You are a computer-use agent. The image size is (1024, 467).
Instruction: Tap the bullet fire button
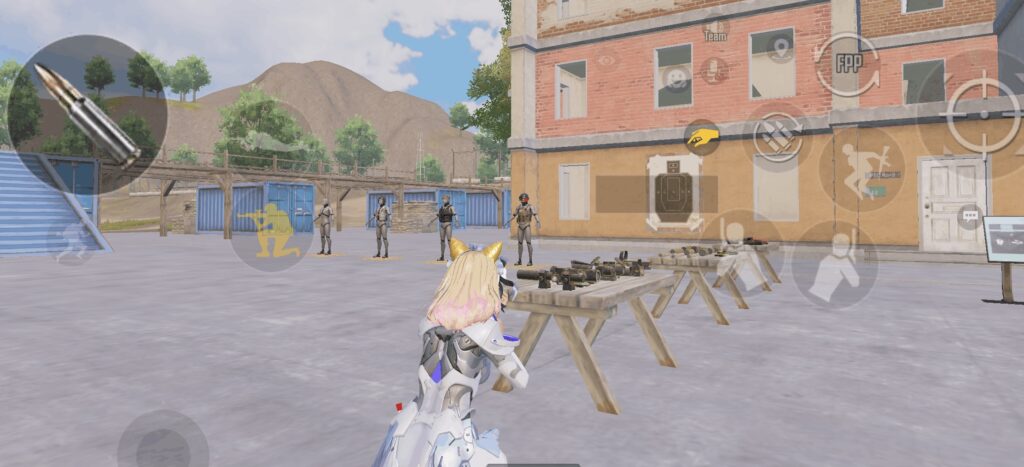pyautogui.click(x=87, y=113)
